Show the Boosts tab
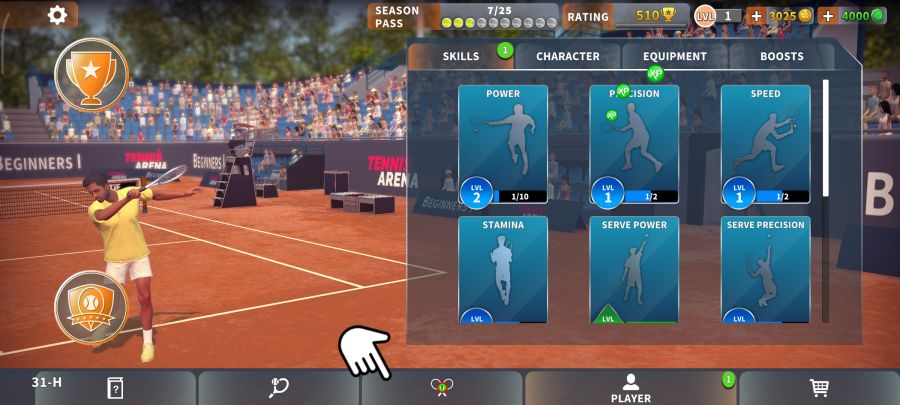The height and width of the screenshot is (405, 900). (x=781, y=57)
